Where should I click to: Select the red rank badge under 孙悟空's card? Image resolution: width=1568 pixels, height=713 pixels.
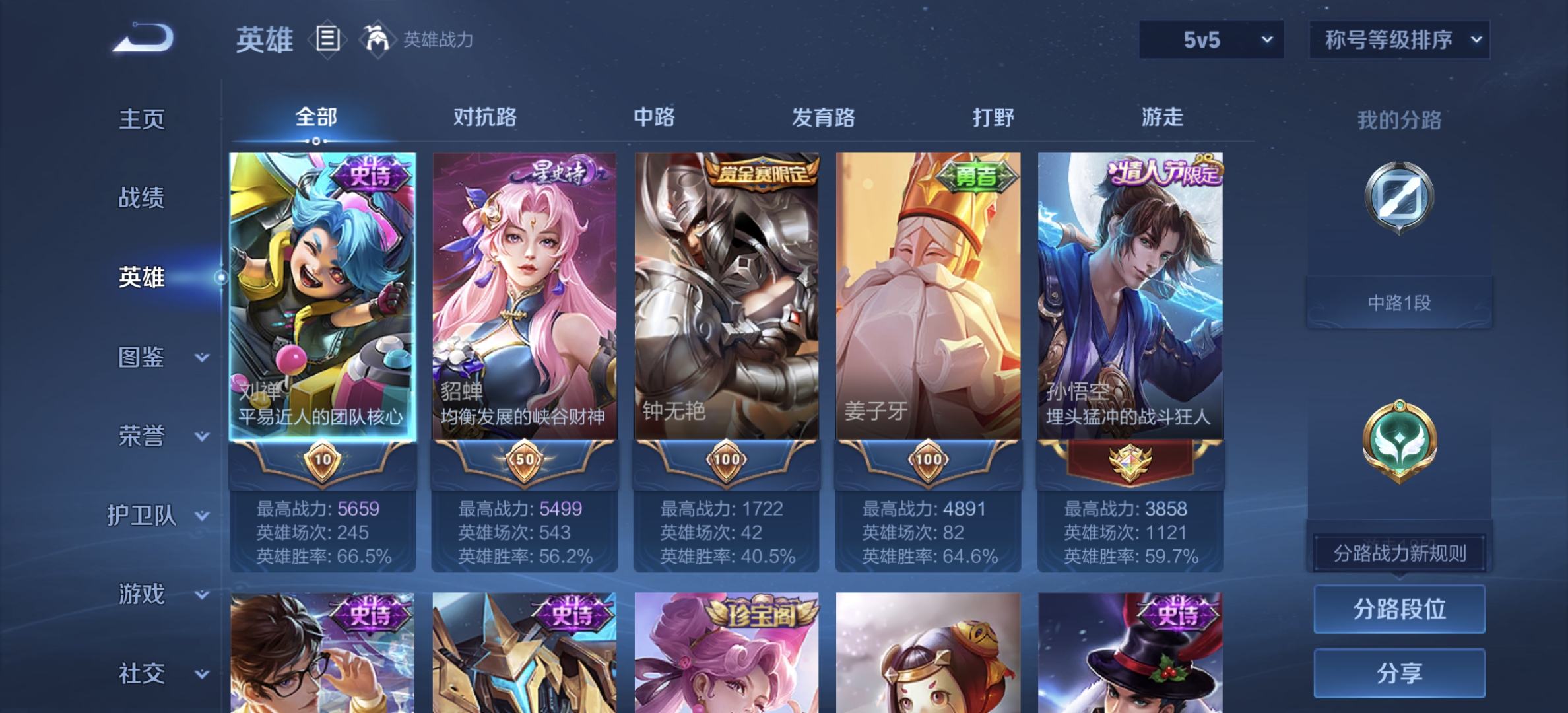coord(1131,462)
